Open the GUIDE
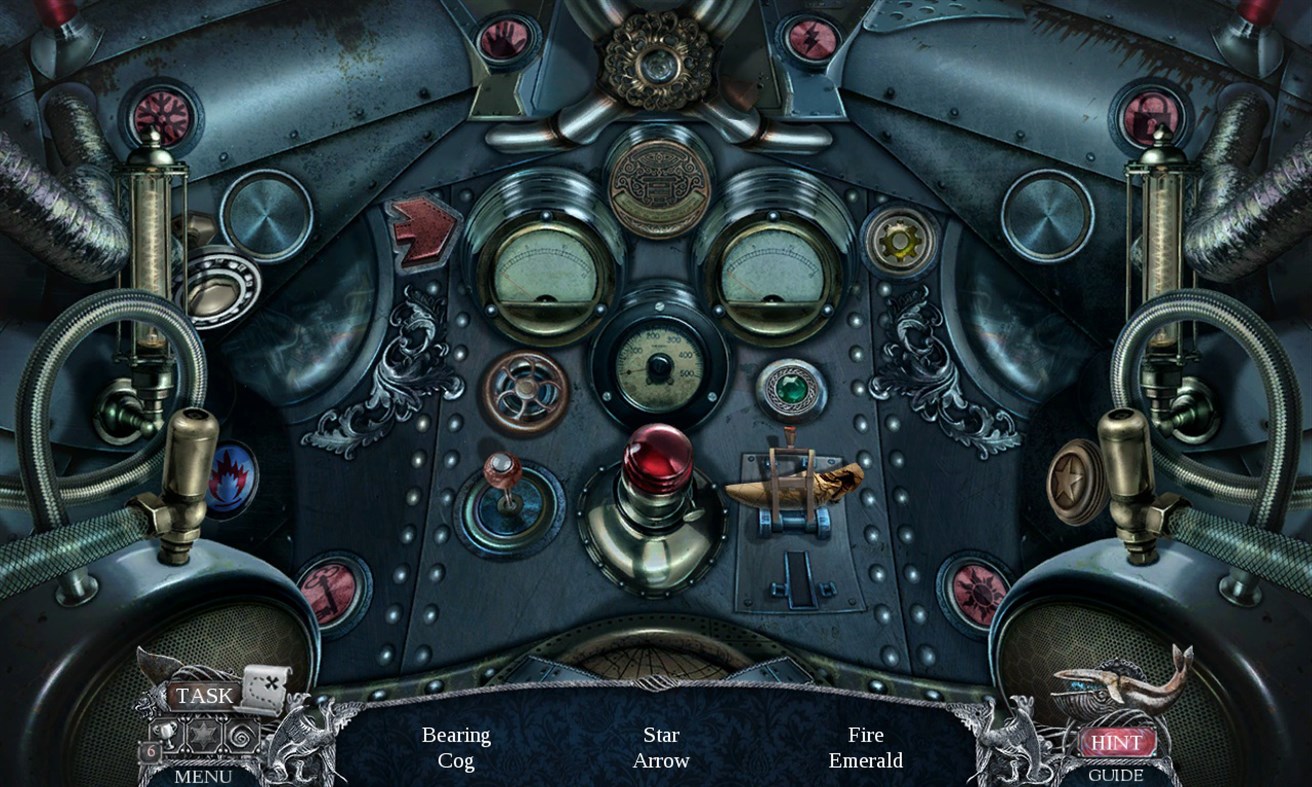Image resolution: width=1312 pixels, height=787 pixels. [x=1117, y=776]
